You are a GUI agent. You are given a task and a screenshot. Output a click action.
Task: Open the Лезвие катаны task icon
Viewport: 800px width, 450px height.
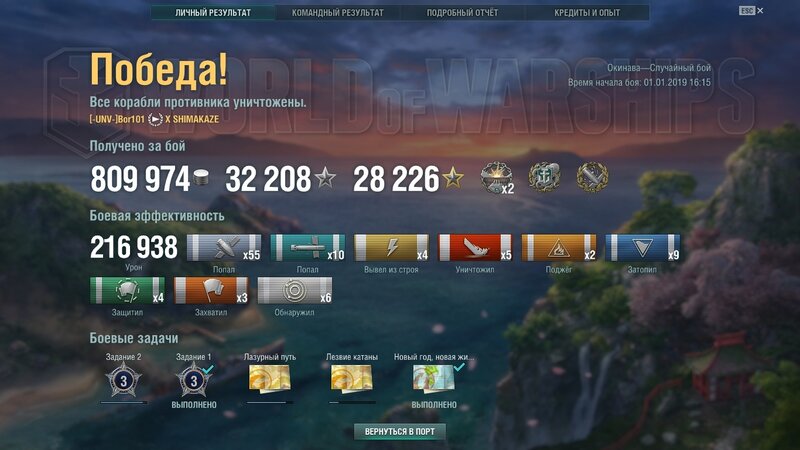[353, 379]
